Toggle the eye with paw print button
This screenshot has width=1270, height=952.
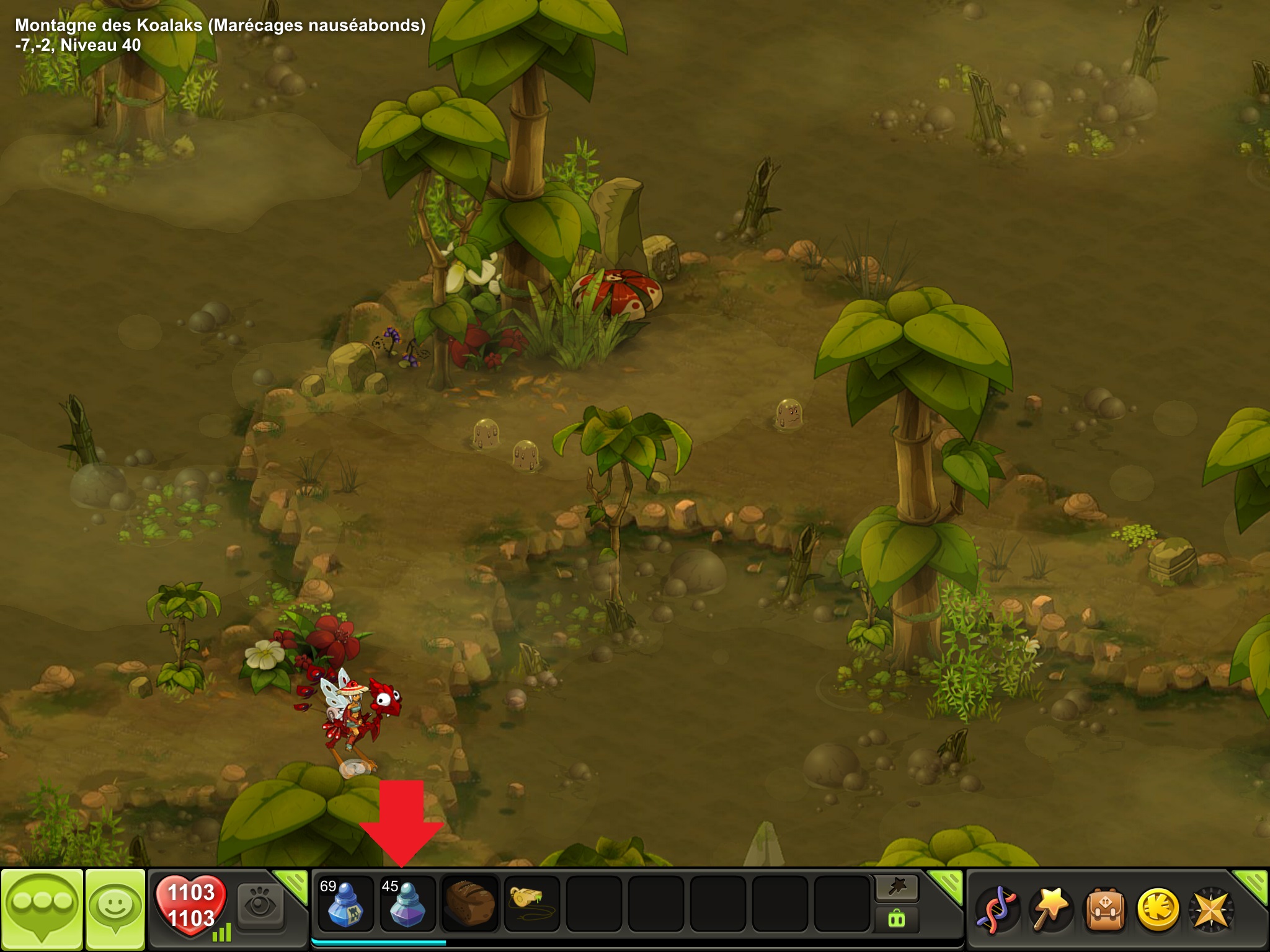click(260, 905)
